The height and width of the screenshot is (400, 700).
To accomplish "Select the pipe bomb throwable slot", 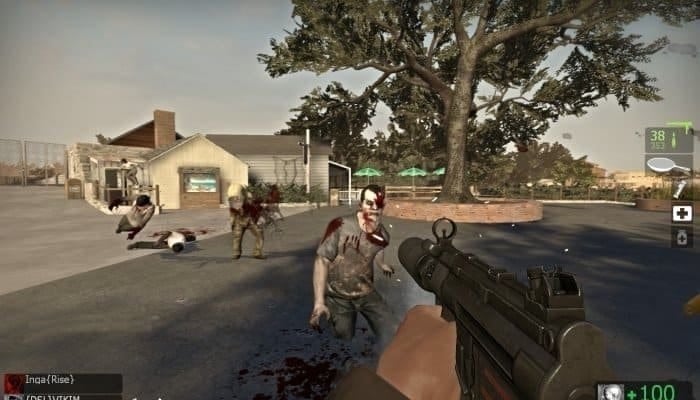I will click(680, 188).
